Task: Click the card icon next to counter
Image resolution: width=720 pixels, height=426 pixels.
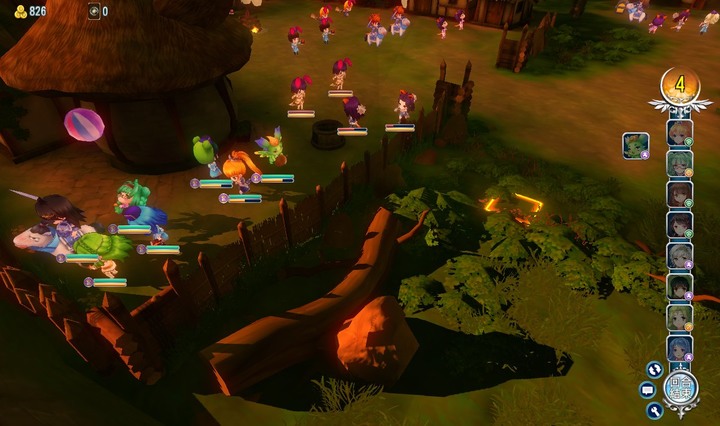Action: click(94, 11)
